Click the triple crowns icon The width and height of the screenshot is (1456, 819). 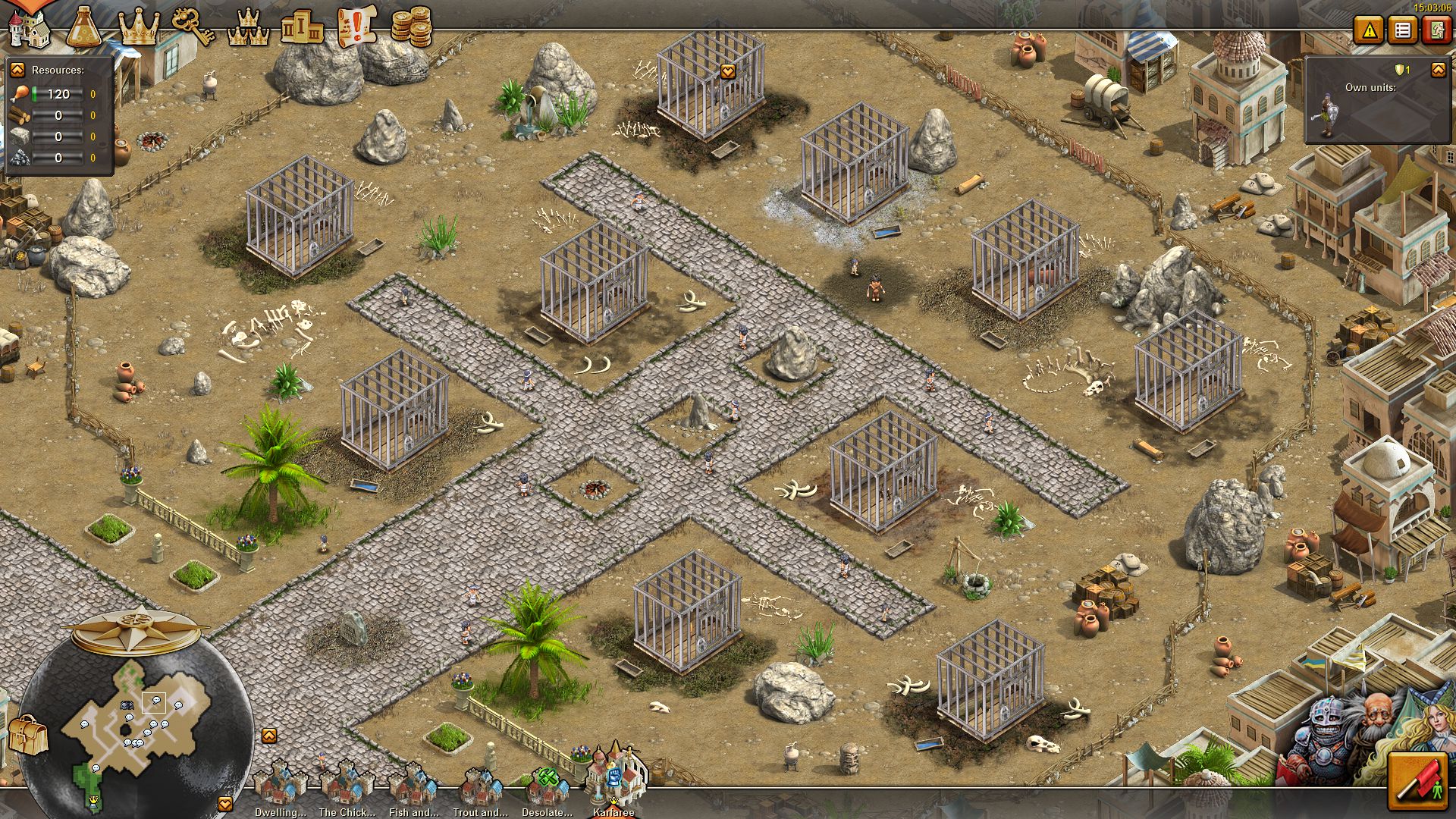(248, 27)
